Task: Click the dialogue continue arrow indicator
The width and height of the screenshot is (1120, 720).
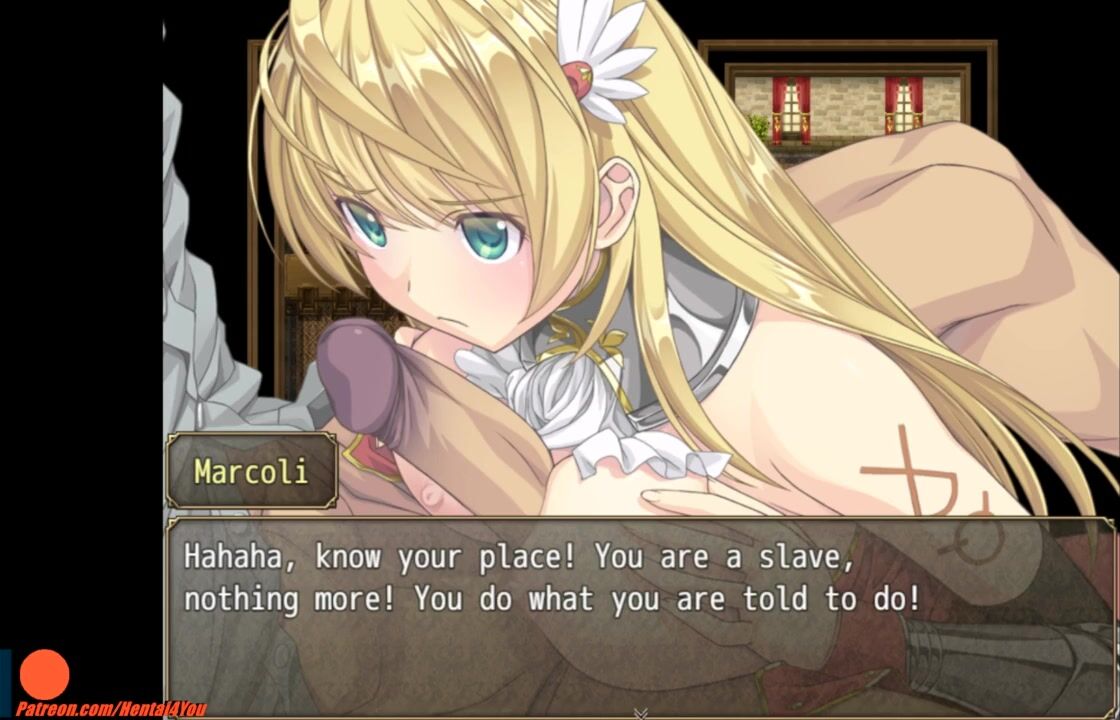Action: click(641, 713)
